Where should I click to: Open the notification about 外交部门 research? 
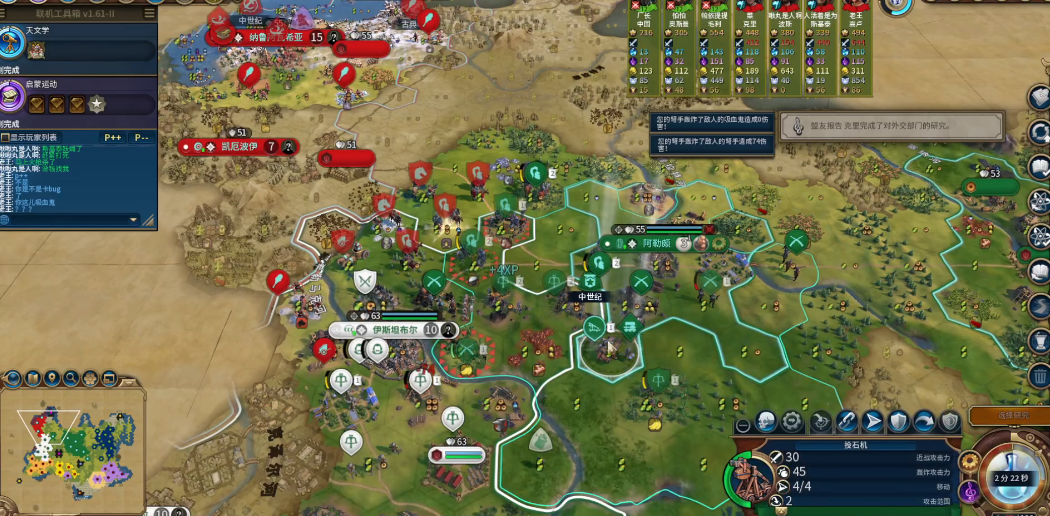click(x=892, y=126)
